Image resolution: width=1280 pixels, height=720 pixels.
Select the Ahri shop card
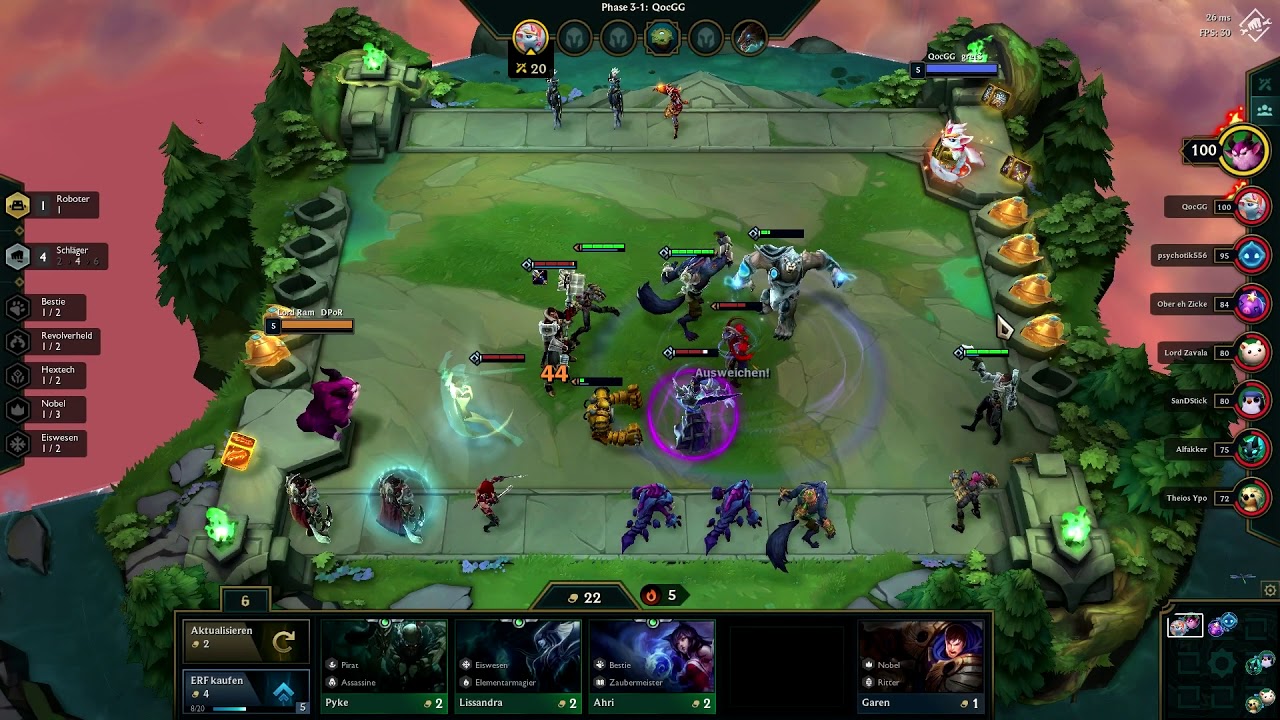[x=652, y=666]
